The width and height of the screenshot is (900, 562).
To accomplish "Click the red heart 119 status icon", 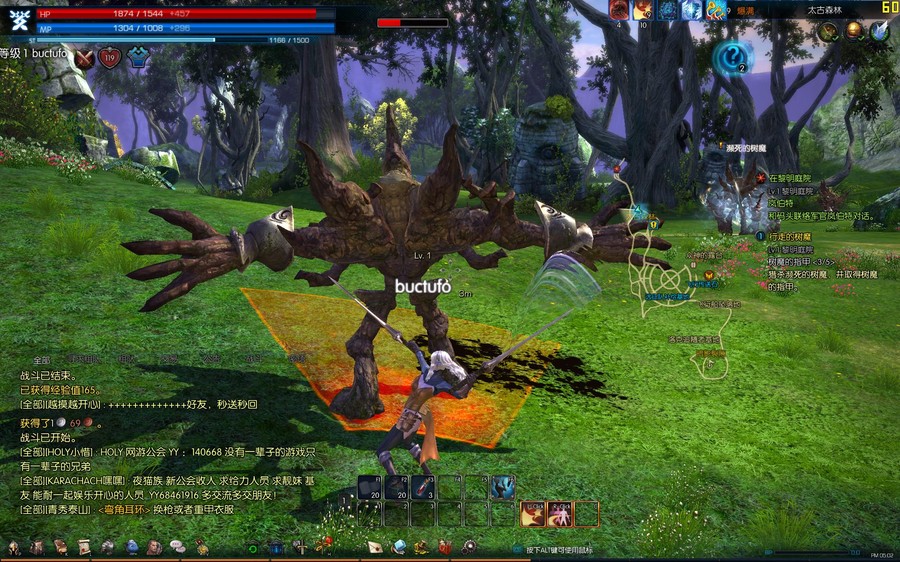I will [110, 58].
